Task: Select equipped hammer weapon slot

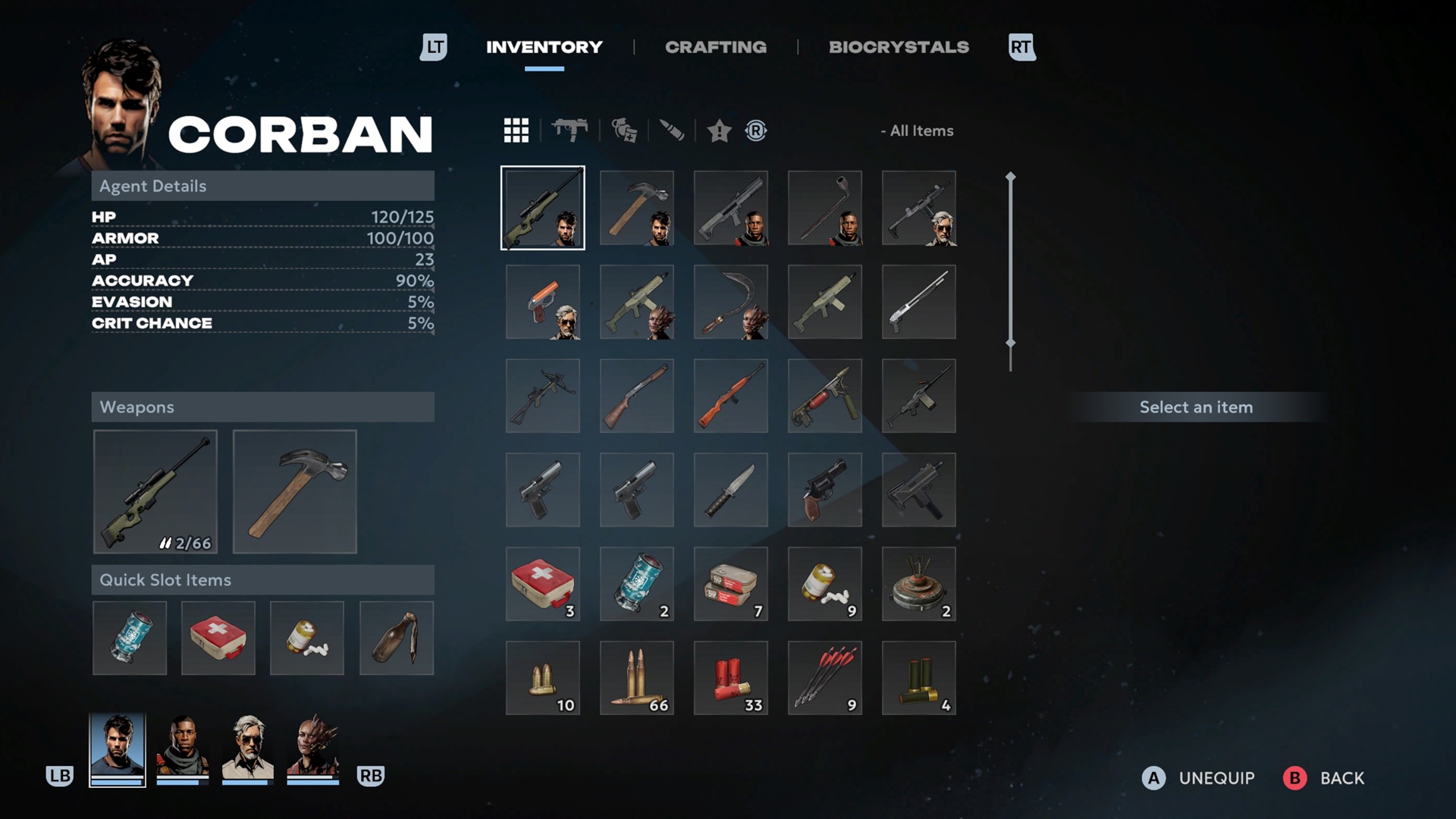Action: click(x=295, y=491)
